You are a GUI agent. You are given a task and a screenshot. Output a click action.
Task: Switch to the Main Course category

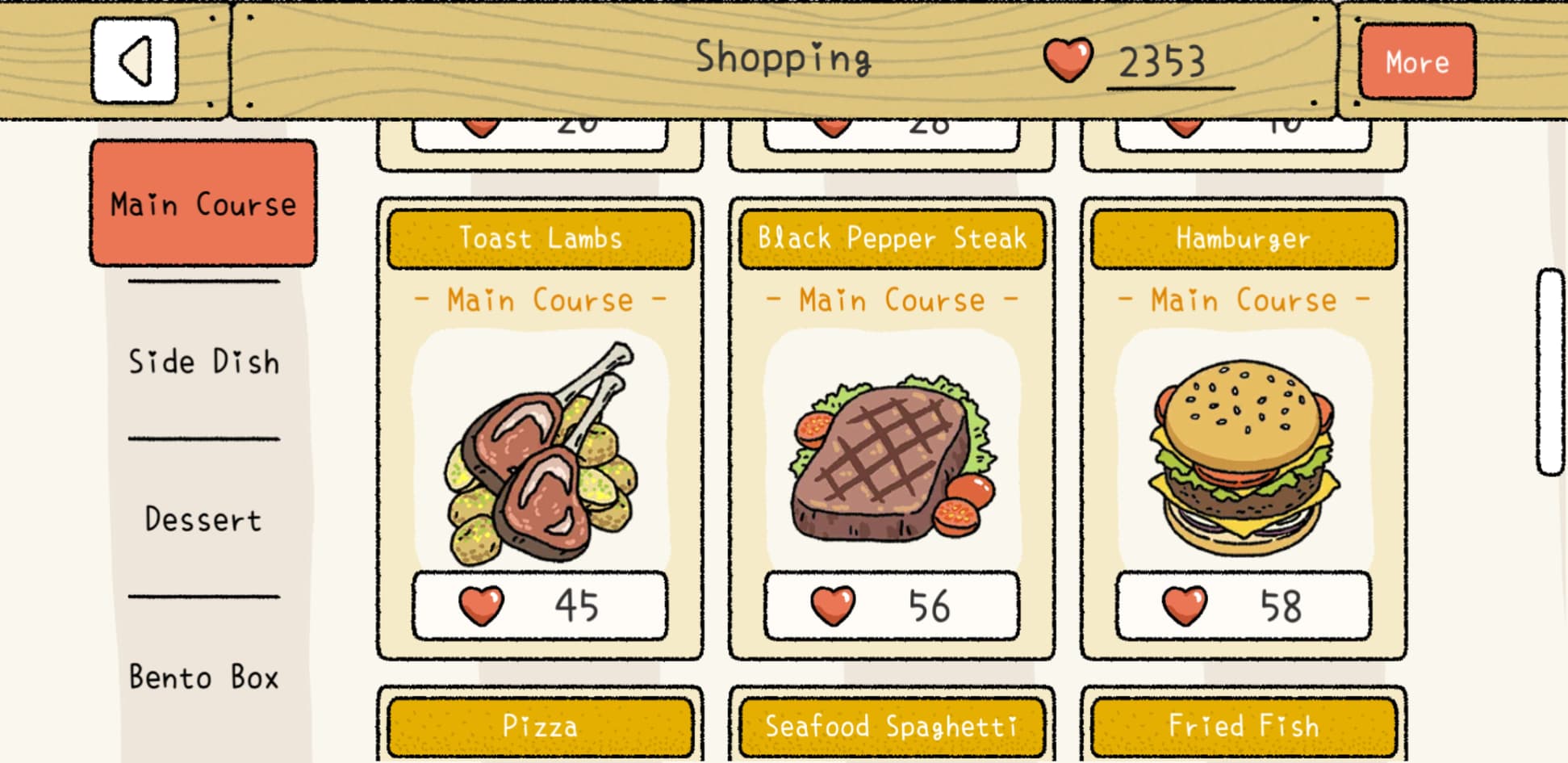click(203, 203)
